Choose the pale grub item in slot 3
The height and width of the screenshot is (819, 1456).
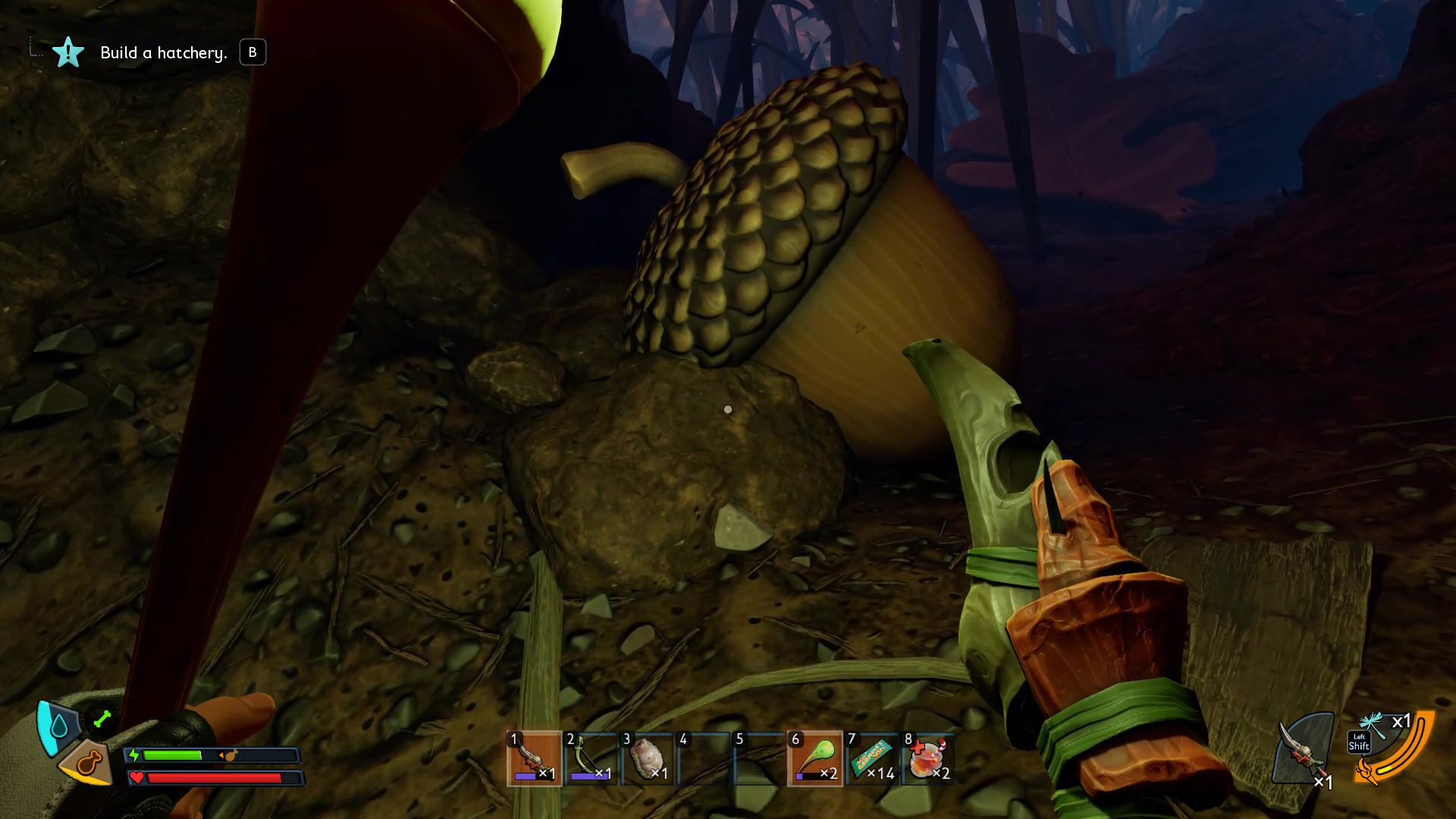coord(647,758)
